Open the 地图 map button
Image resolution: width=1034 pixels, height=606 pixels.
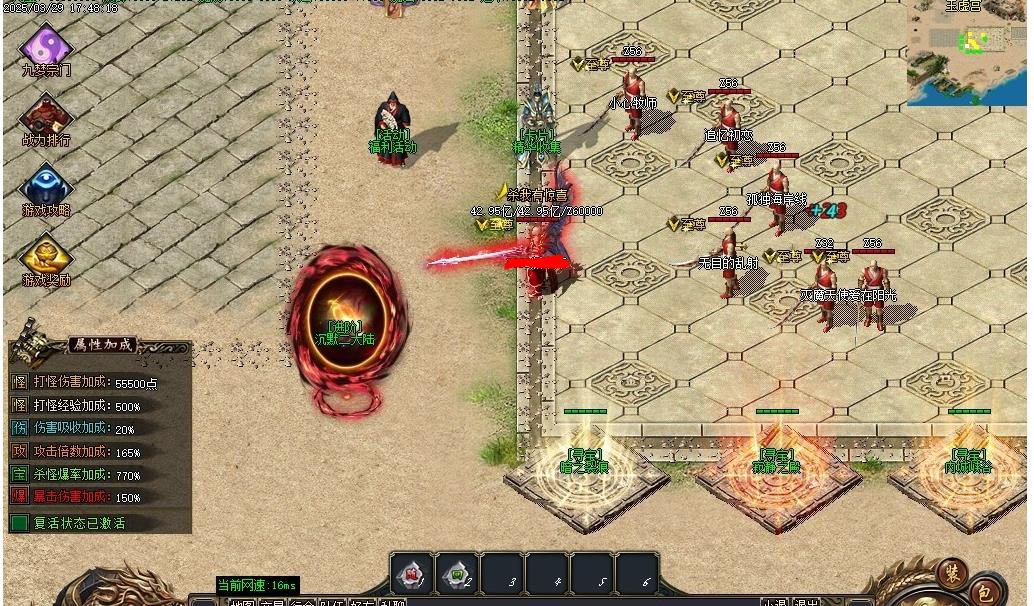pos(241,602)
